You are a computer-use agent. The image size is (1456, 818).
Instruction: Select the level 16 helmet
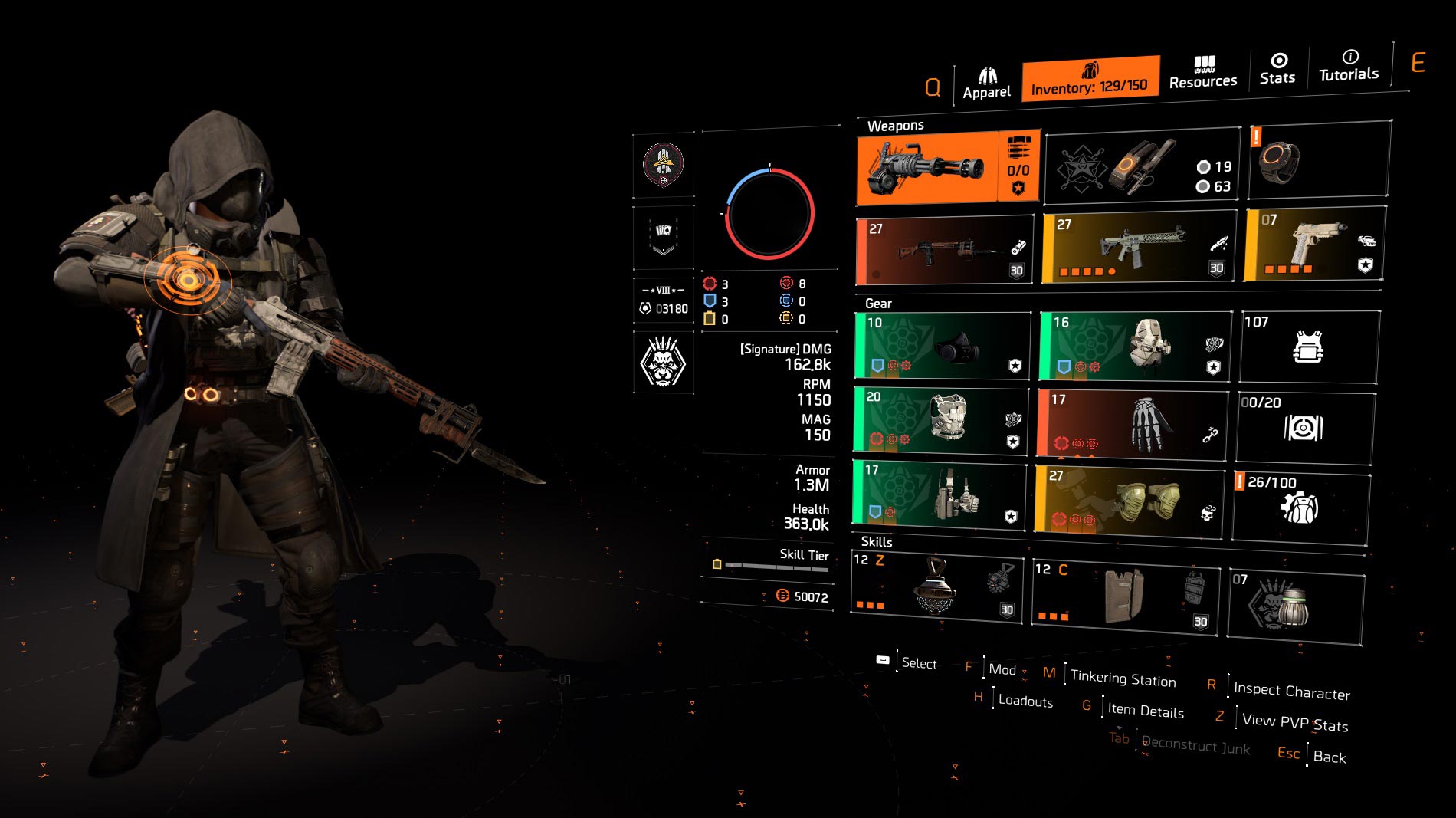pyautogui.click(x=1126, y=345)
